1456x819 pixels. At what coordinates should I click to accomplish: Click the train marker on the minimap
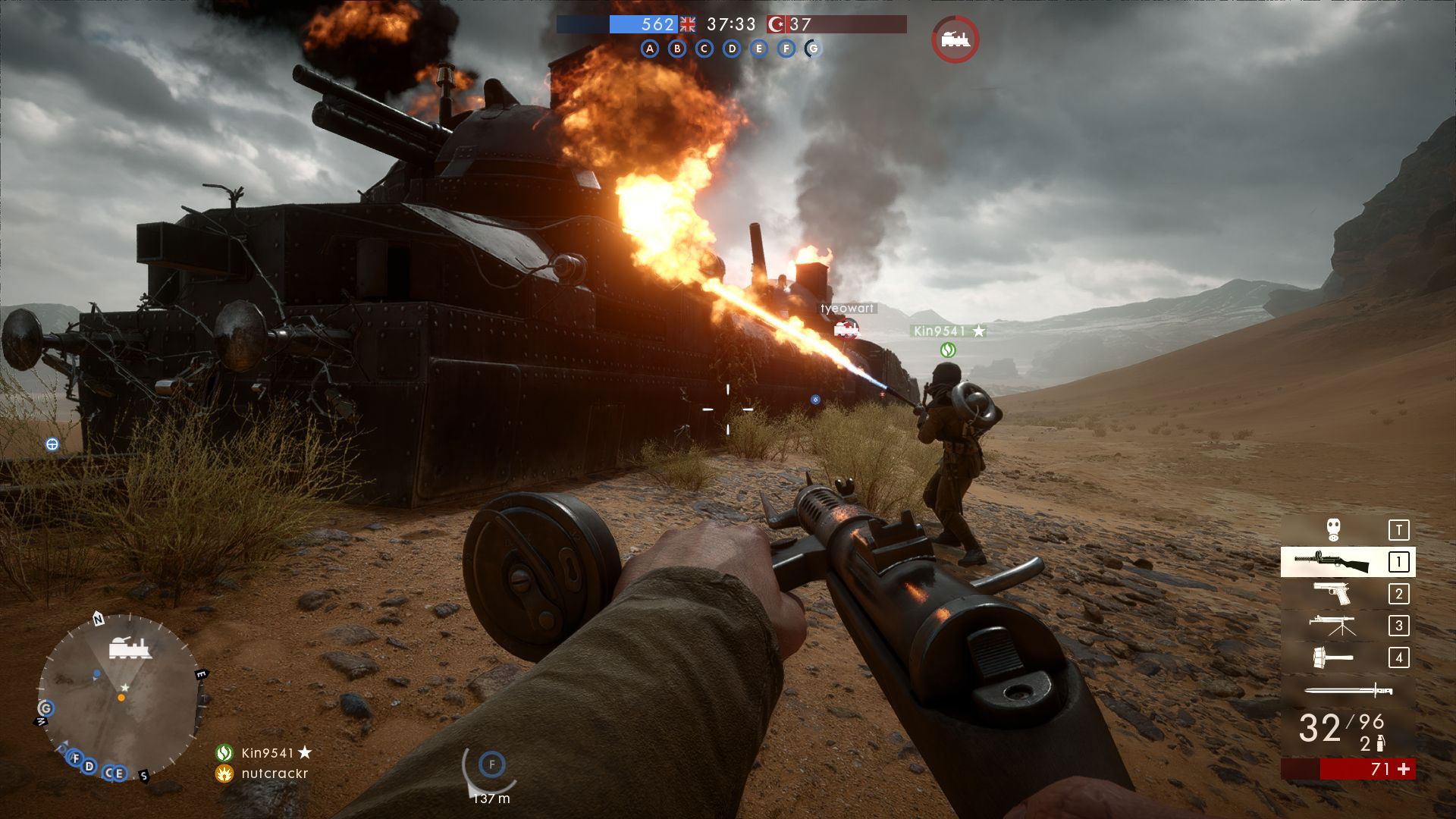(128, 648)
